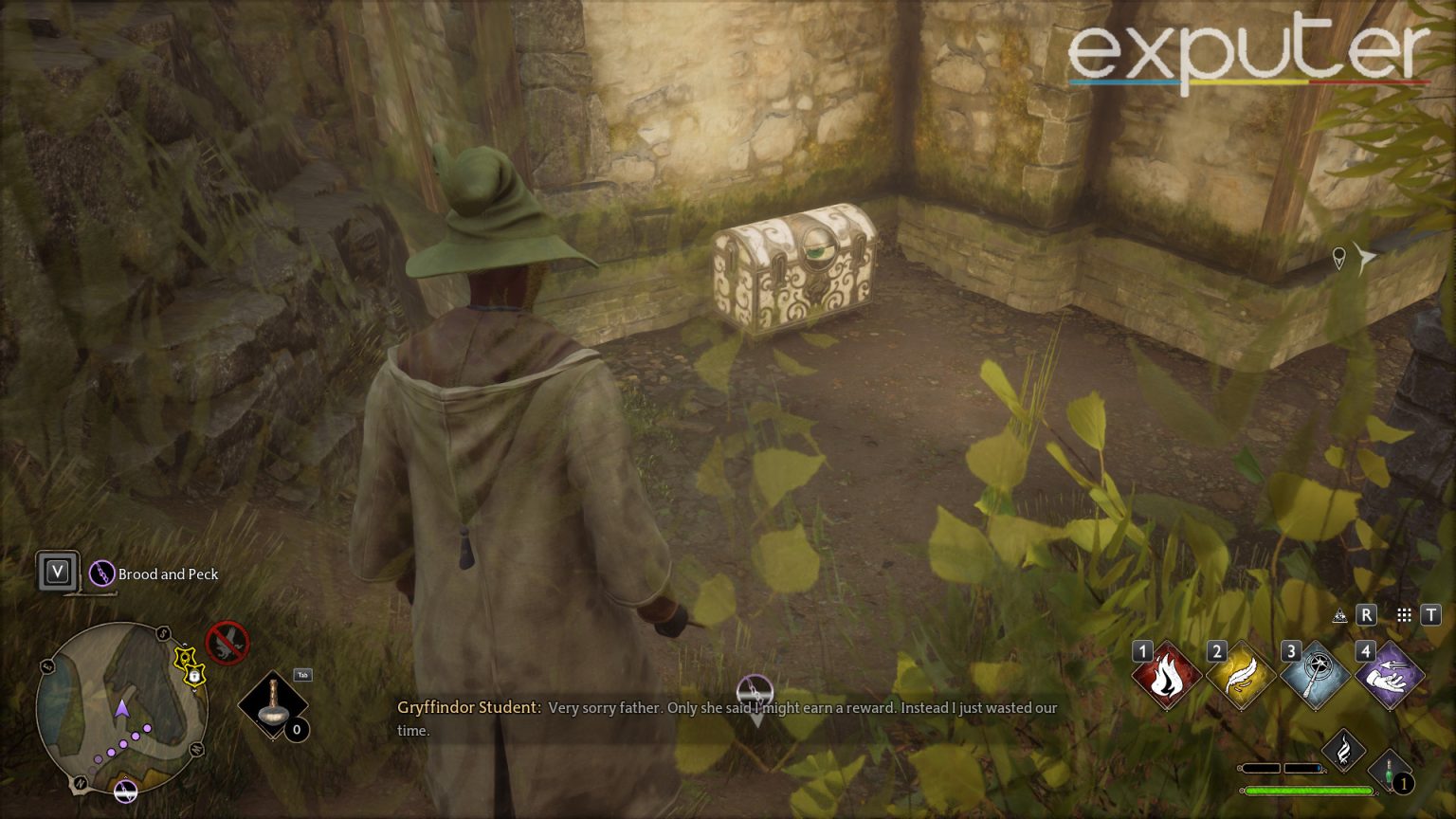
Task: Toggle the padlock marker on the minimap
Action: (x=195, y=676)
